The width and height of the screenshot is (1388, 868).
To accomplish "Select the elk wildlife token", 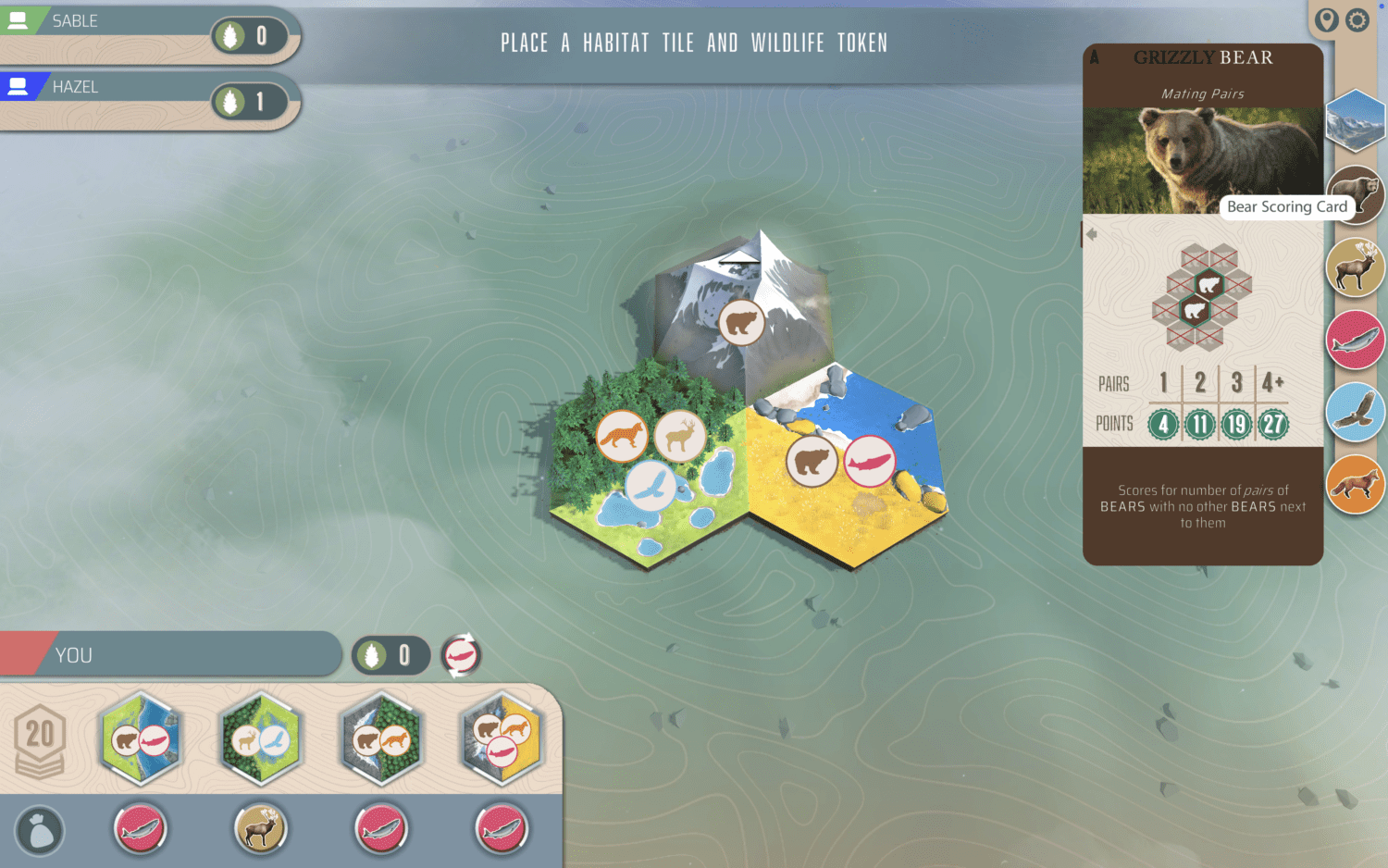I will coord(260,828).
